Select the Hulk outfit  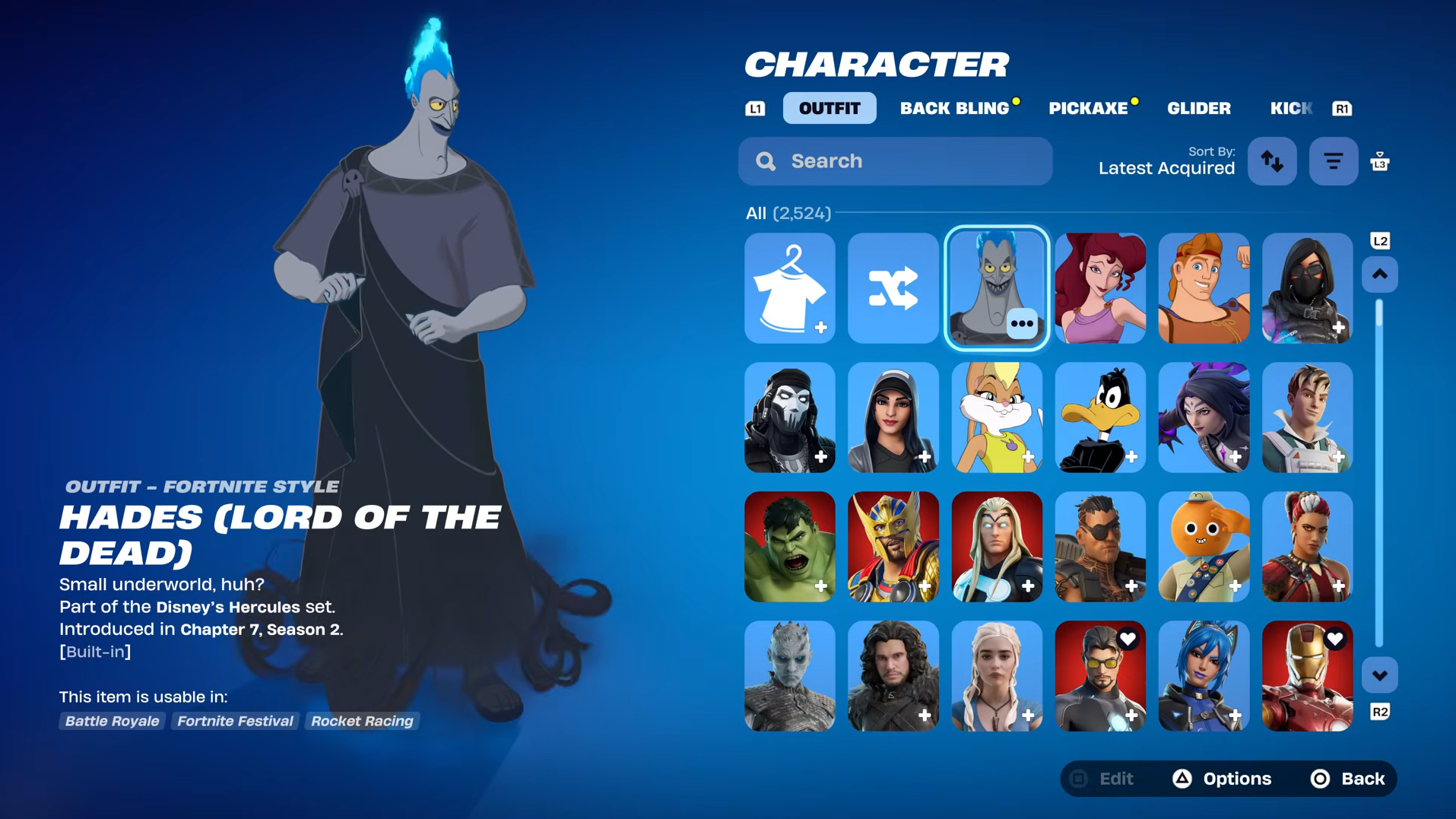(x=789, y=547)
